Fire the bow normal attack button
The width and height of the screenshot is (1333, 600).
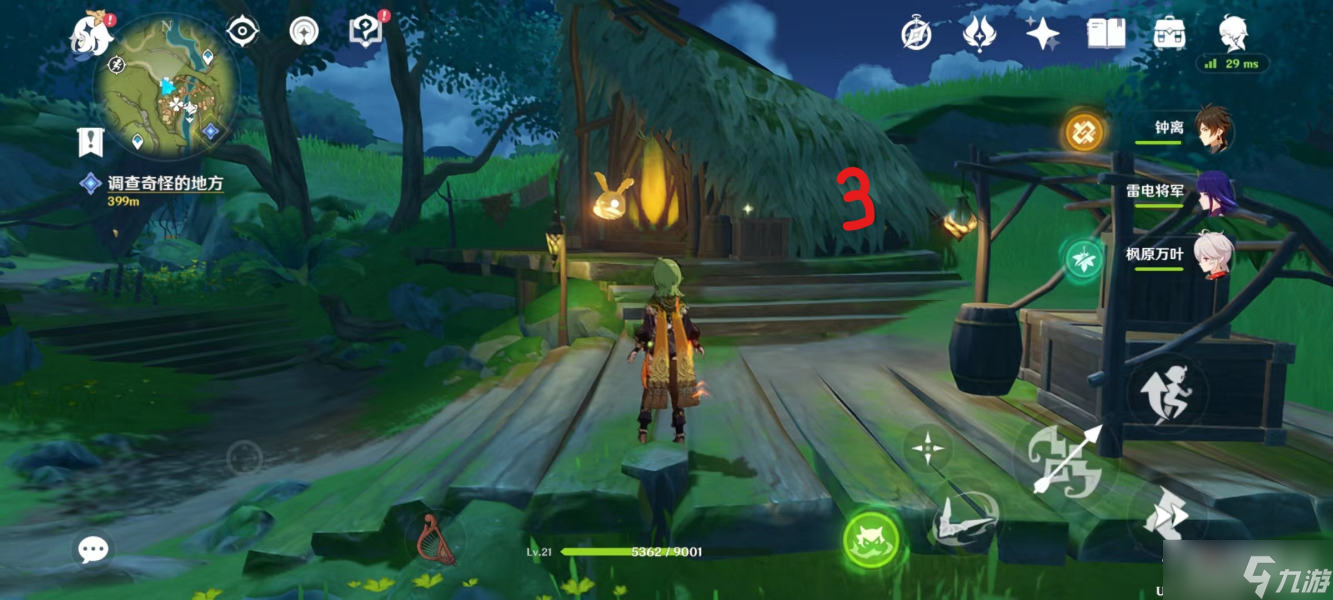[1066, 461]
